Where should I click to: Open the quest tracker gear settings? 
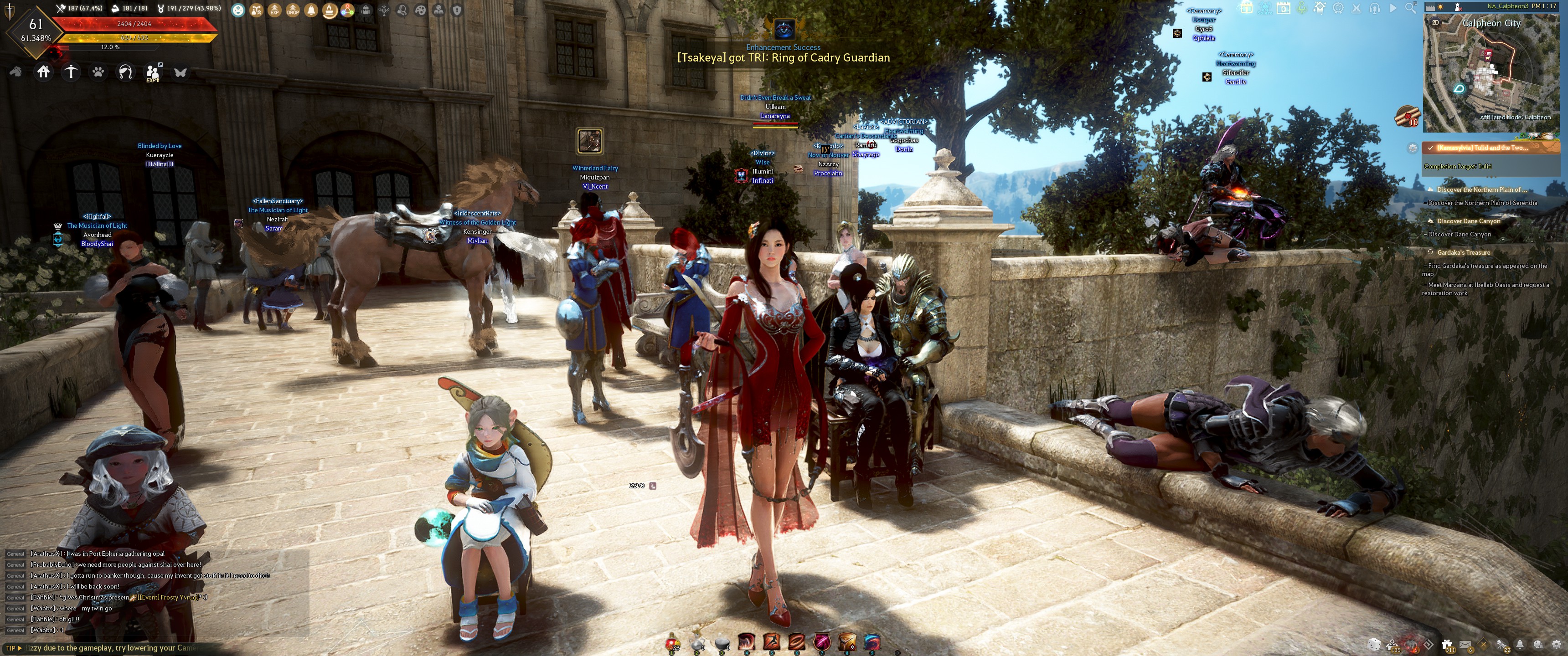point(1413,148)
